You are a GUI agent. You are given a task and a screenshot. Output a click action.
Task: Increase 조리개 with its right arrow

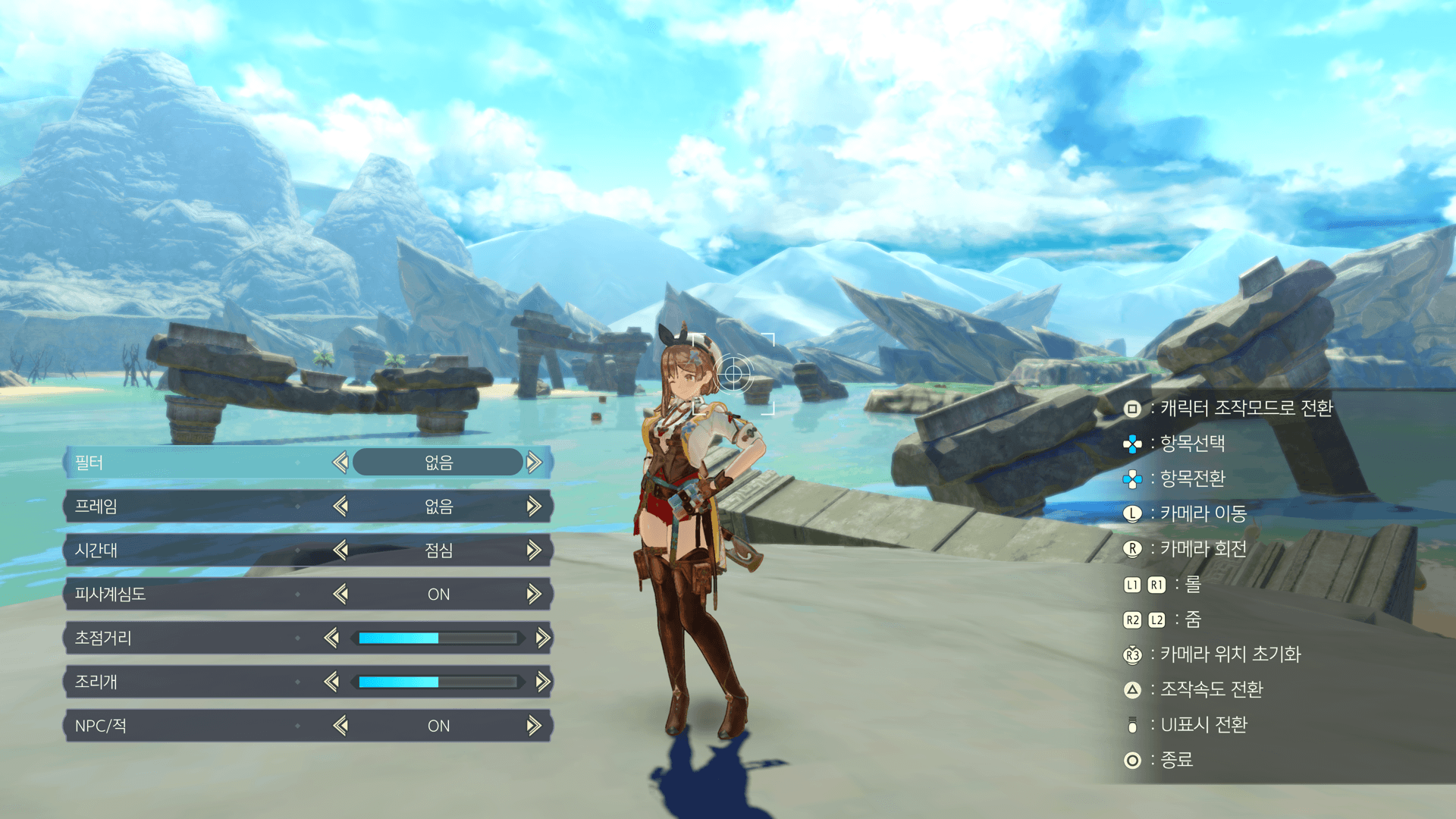pyautogui.click(x=543, y=682)
